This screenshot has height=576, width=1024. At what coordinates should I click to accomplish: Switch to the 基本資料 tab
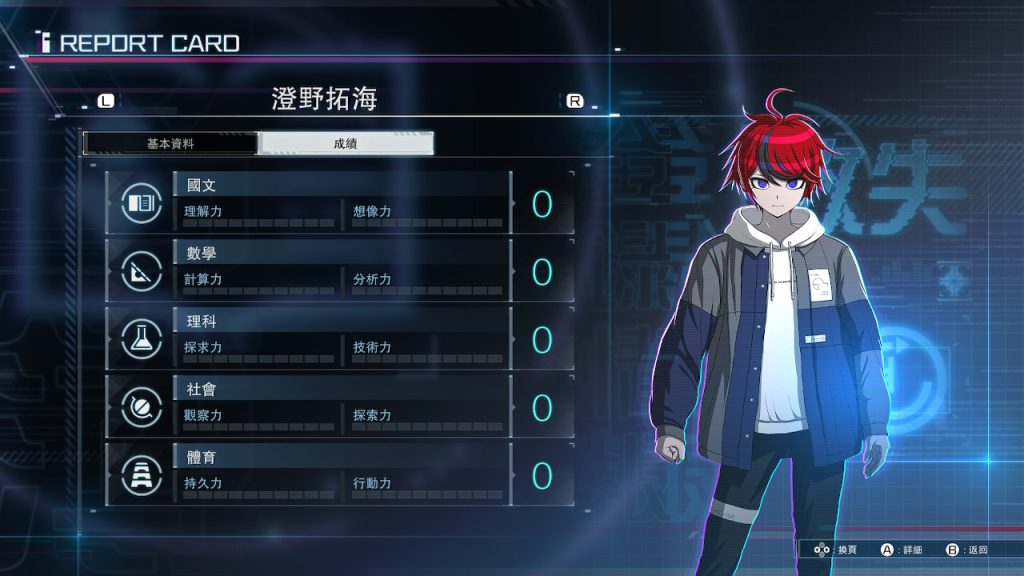170,143
